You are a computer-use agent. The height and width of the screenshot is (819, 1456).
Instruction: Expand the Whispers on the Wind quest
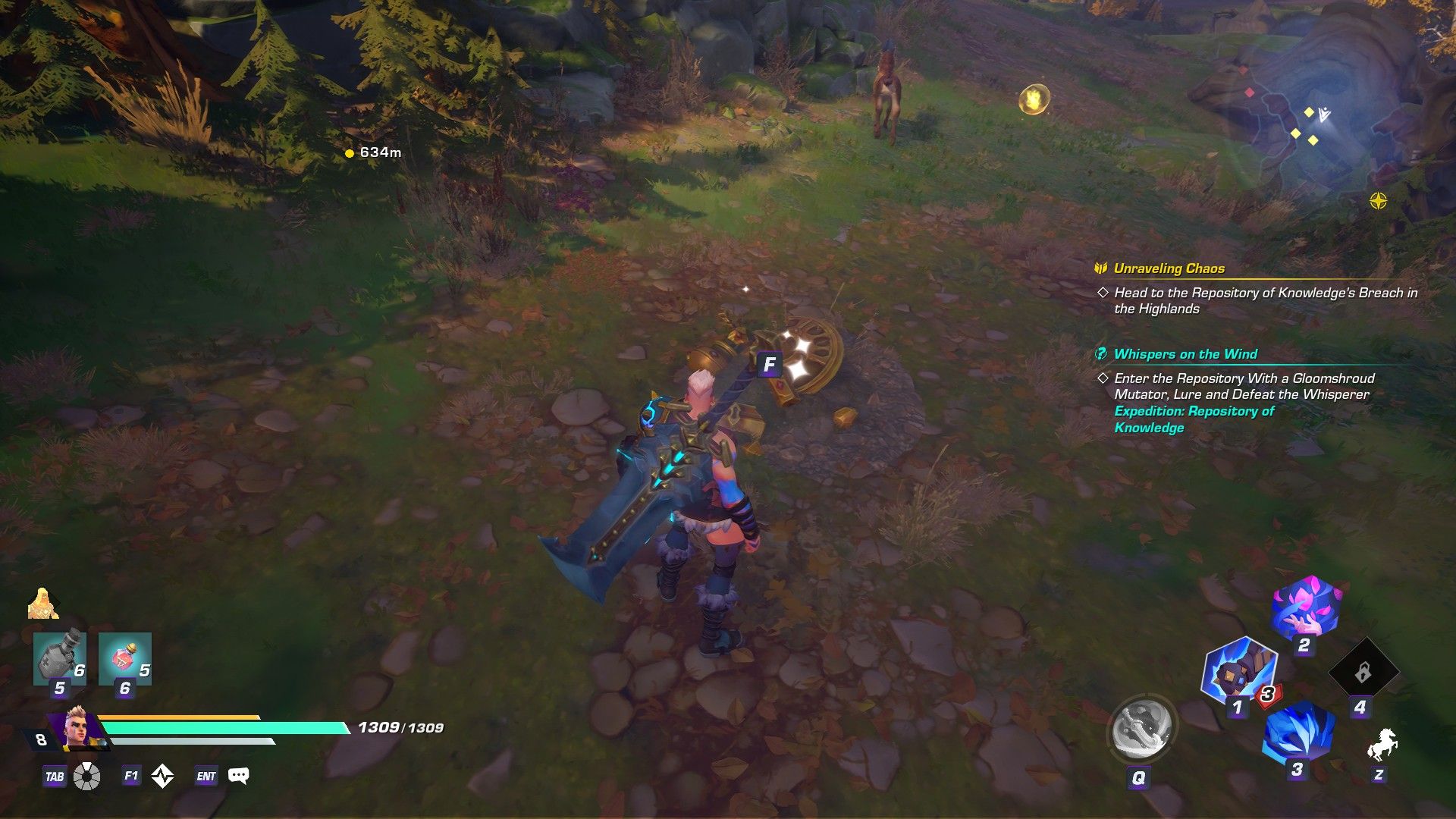click(1184, 354)
